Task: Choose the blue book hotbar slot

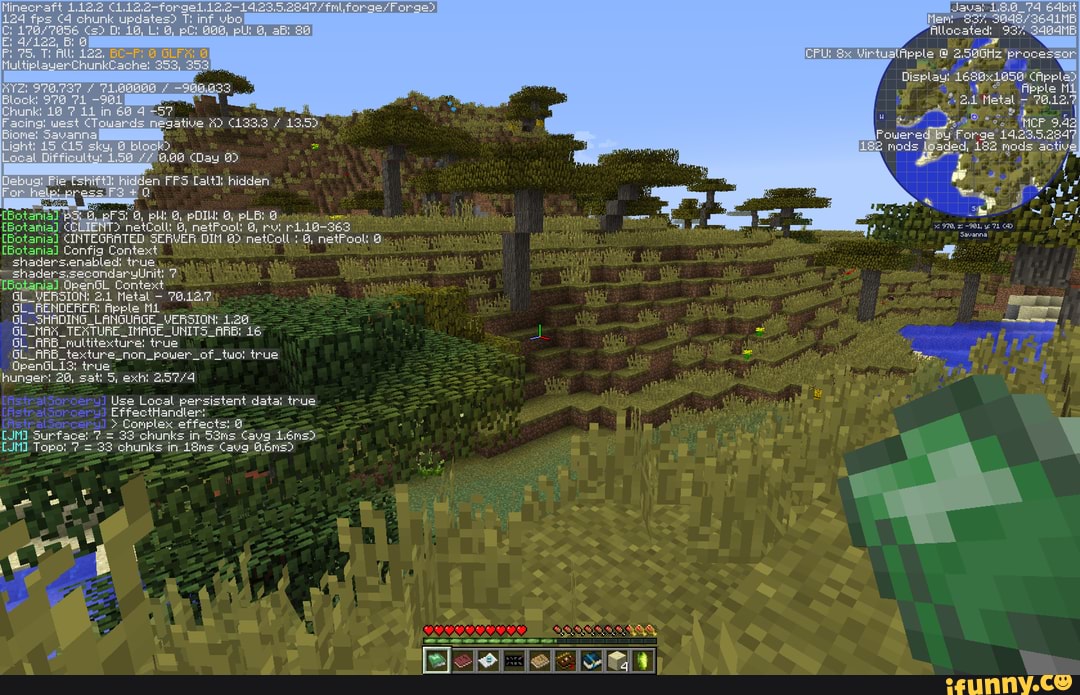Action: pos(591,660)
